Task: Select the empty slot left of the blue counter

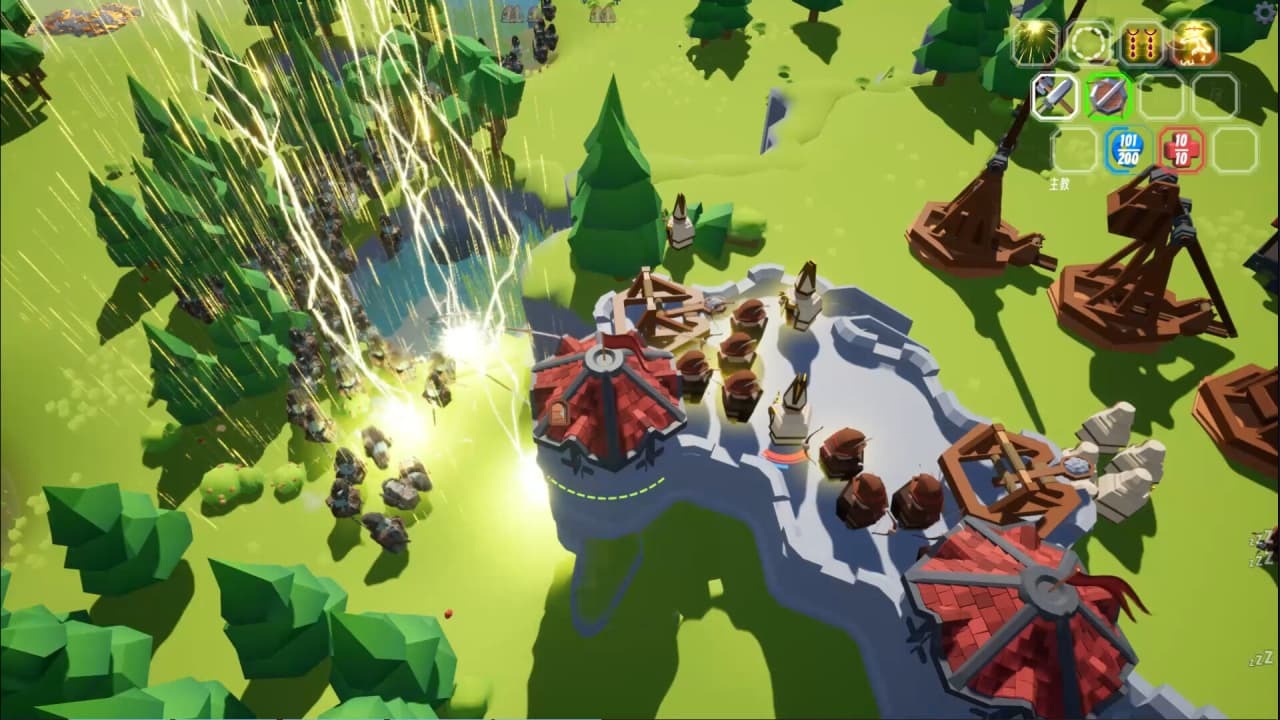Action: coord(1074,150)
